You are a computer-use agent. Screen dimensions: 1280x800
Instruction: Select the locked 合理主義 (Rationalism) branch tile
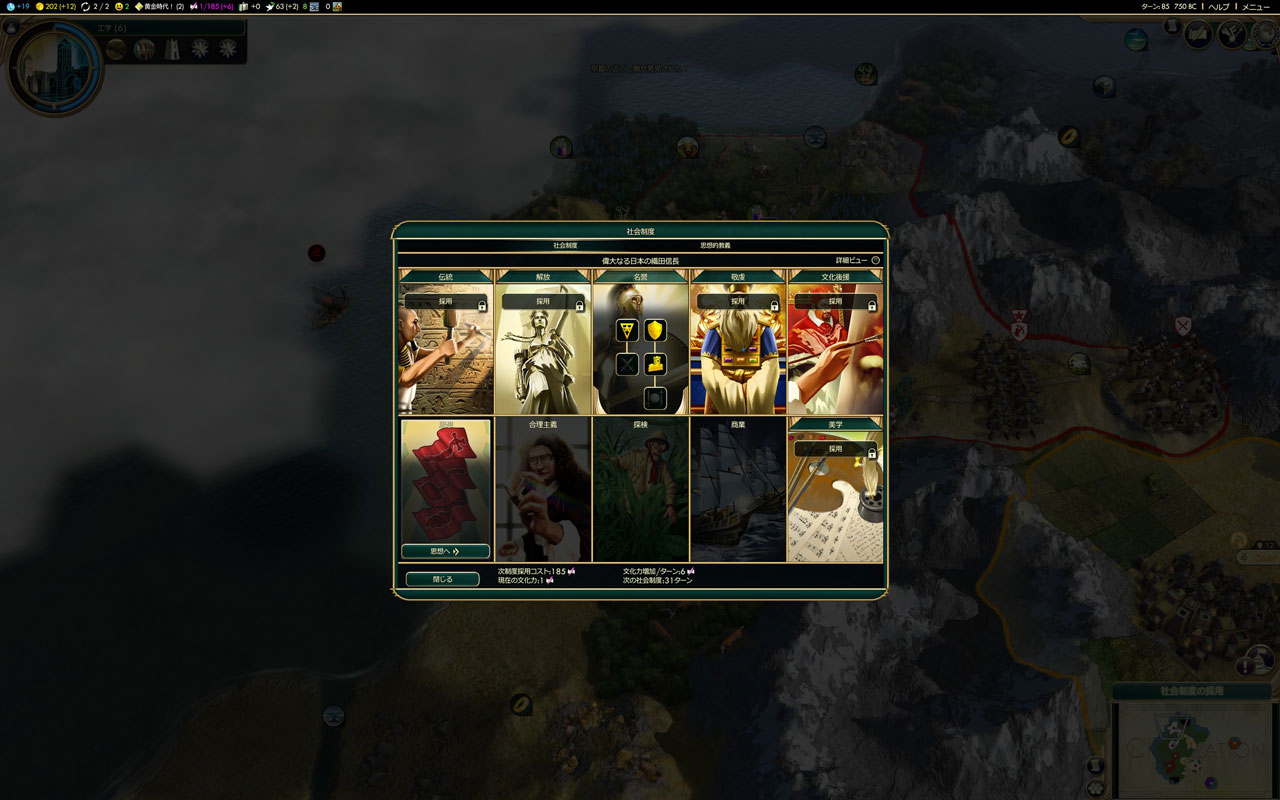(543, 490)
